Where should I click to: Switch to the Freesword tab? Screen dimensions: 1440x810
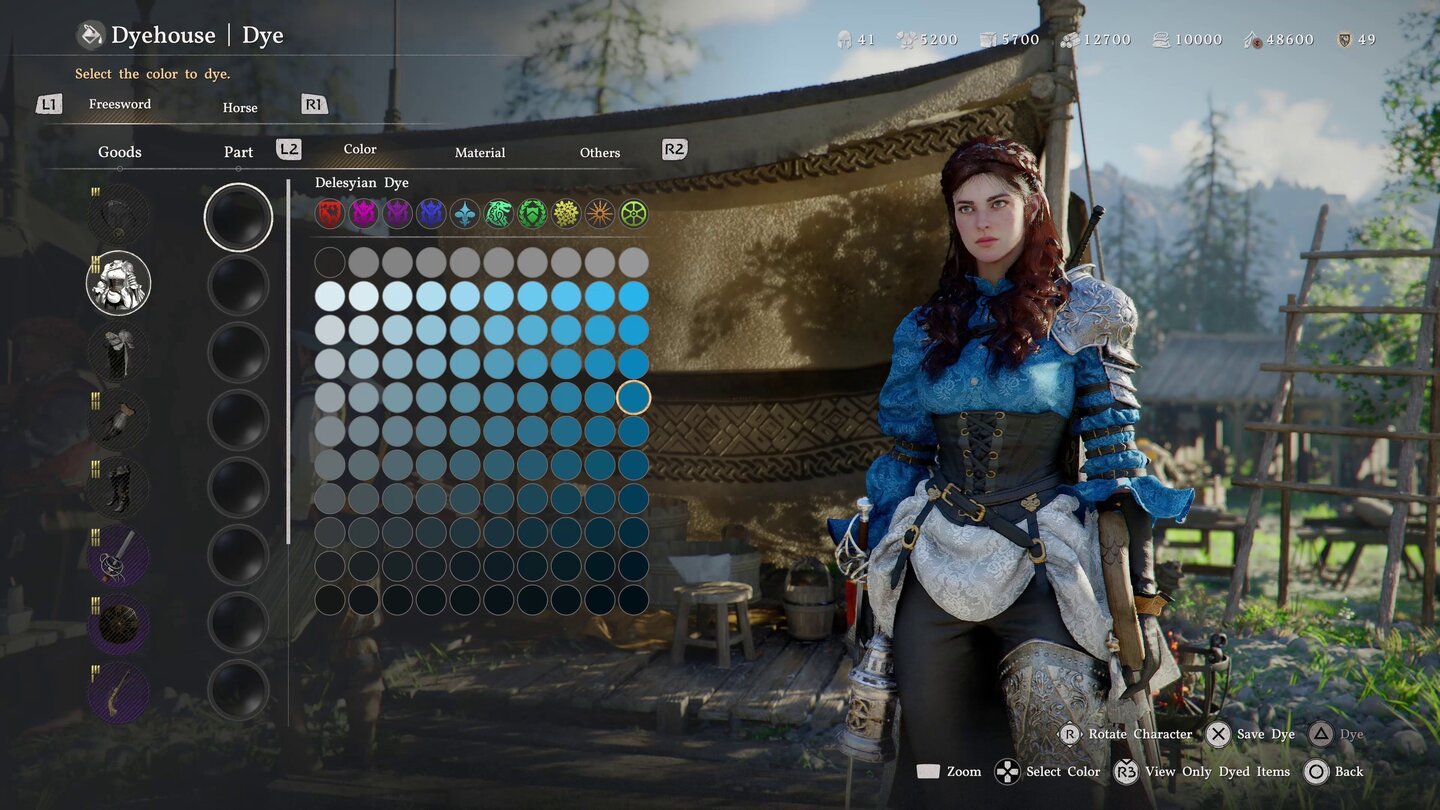[119, 104]
